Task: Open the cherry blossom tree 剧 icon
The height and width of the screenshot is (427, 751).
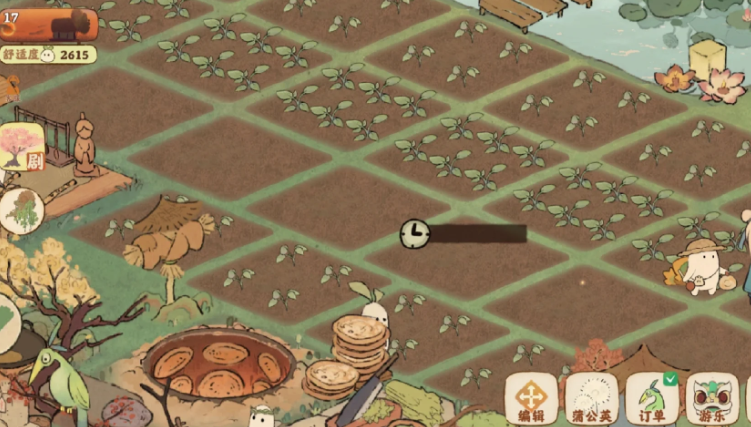Action: coord(21,146)
